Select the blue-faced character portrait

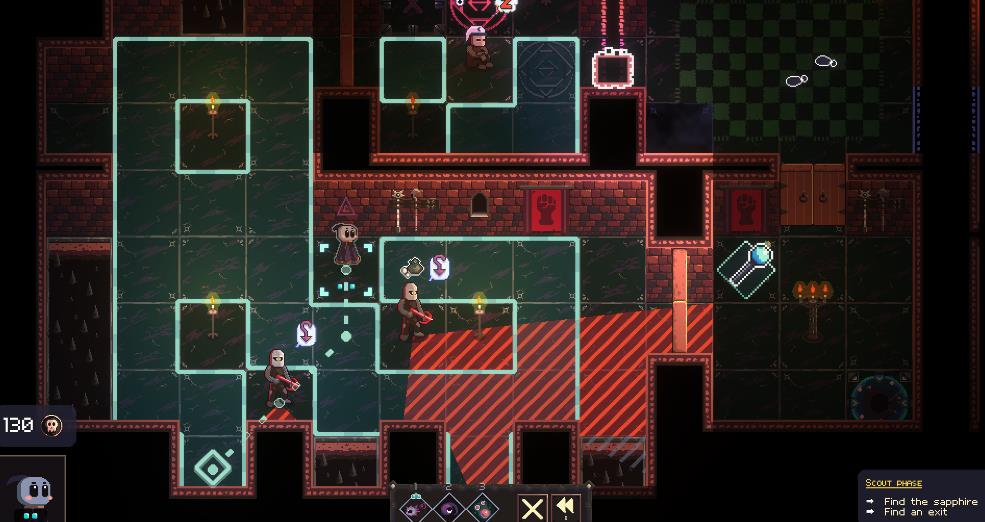point(33,490)
